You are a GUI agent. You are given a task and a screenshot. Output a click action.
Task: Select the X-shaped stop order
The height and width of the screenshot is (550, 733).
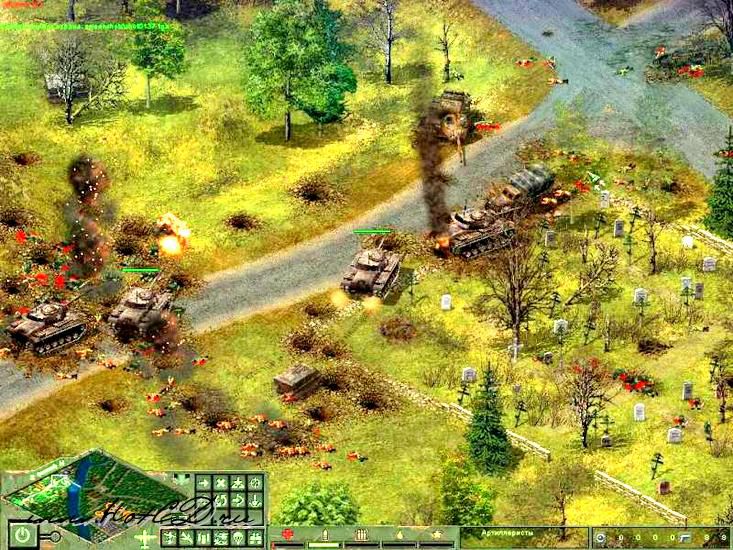point(221,483)
